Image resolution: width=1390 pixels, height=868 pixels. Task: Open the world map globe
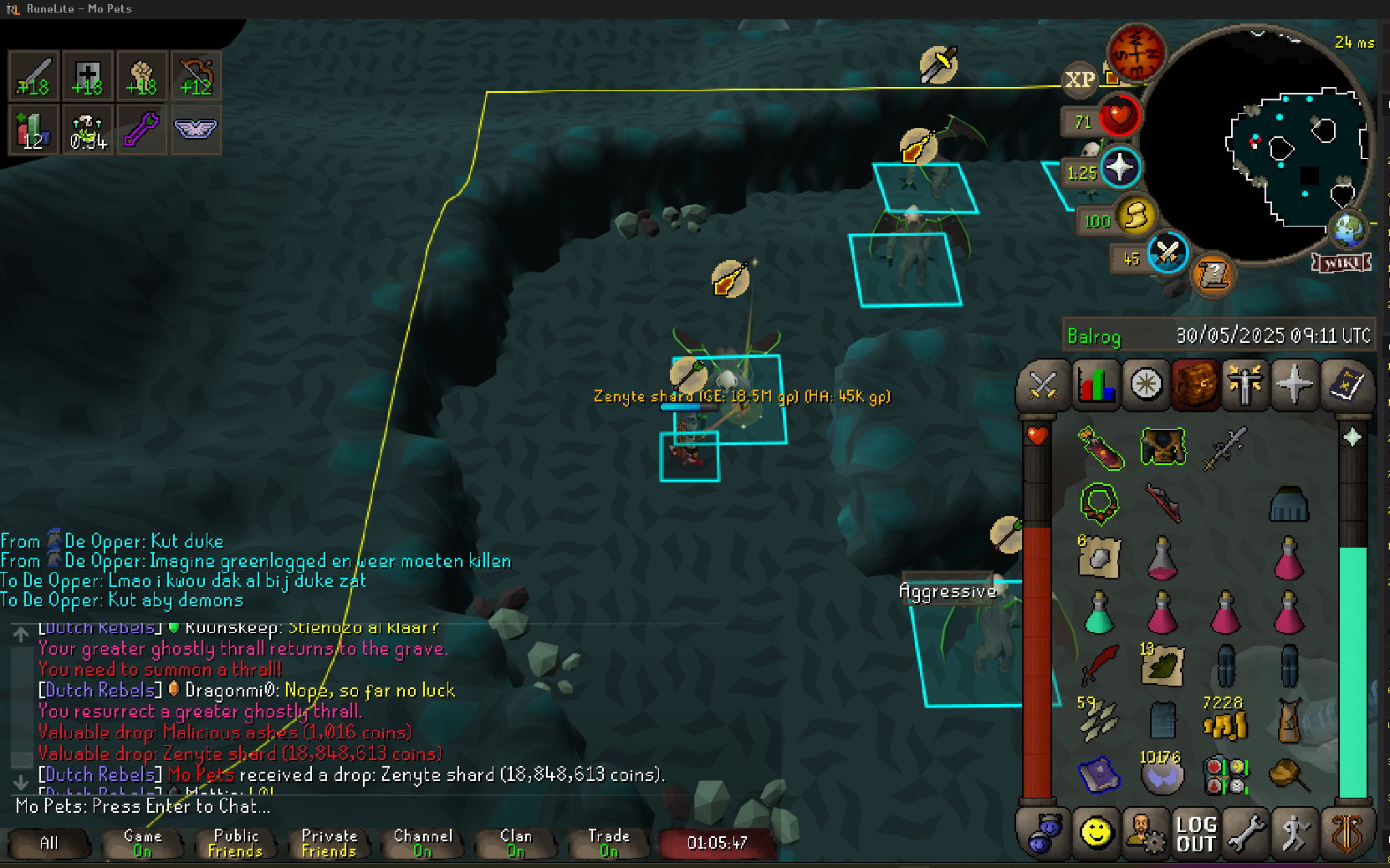coord(1347,230)
